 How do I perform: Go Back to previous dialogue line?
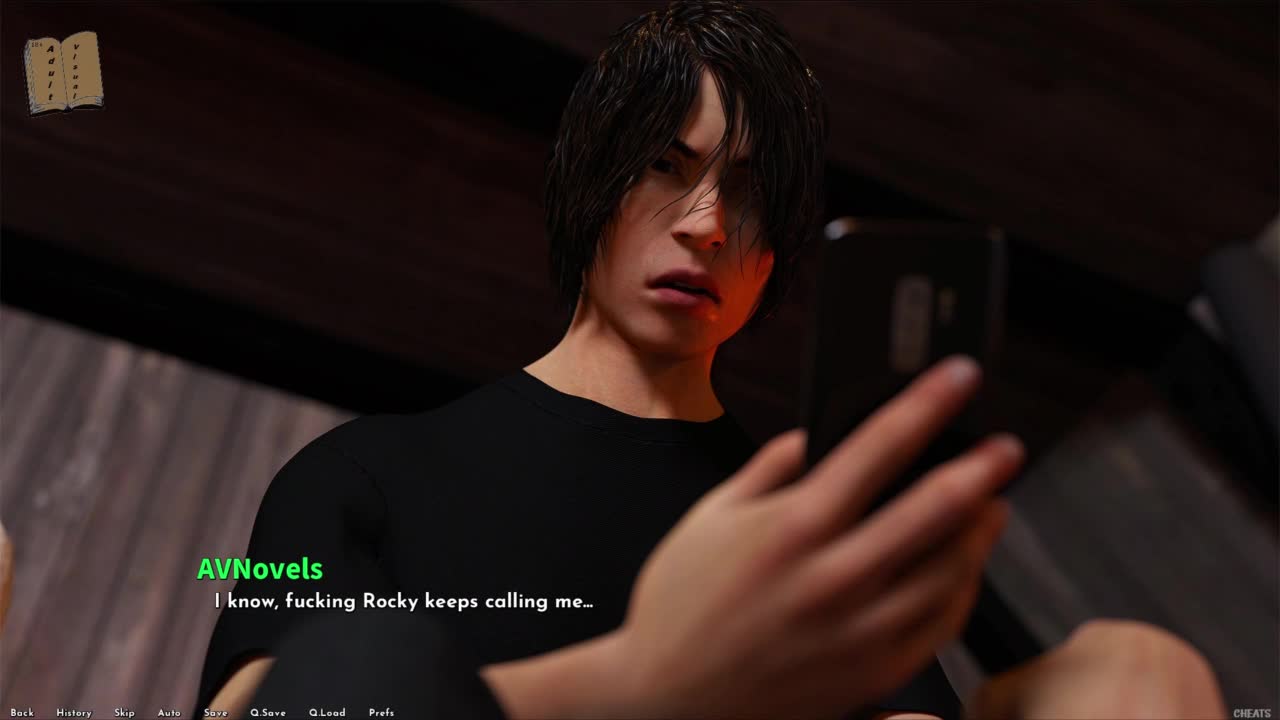click(22, 713)
